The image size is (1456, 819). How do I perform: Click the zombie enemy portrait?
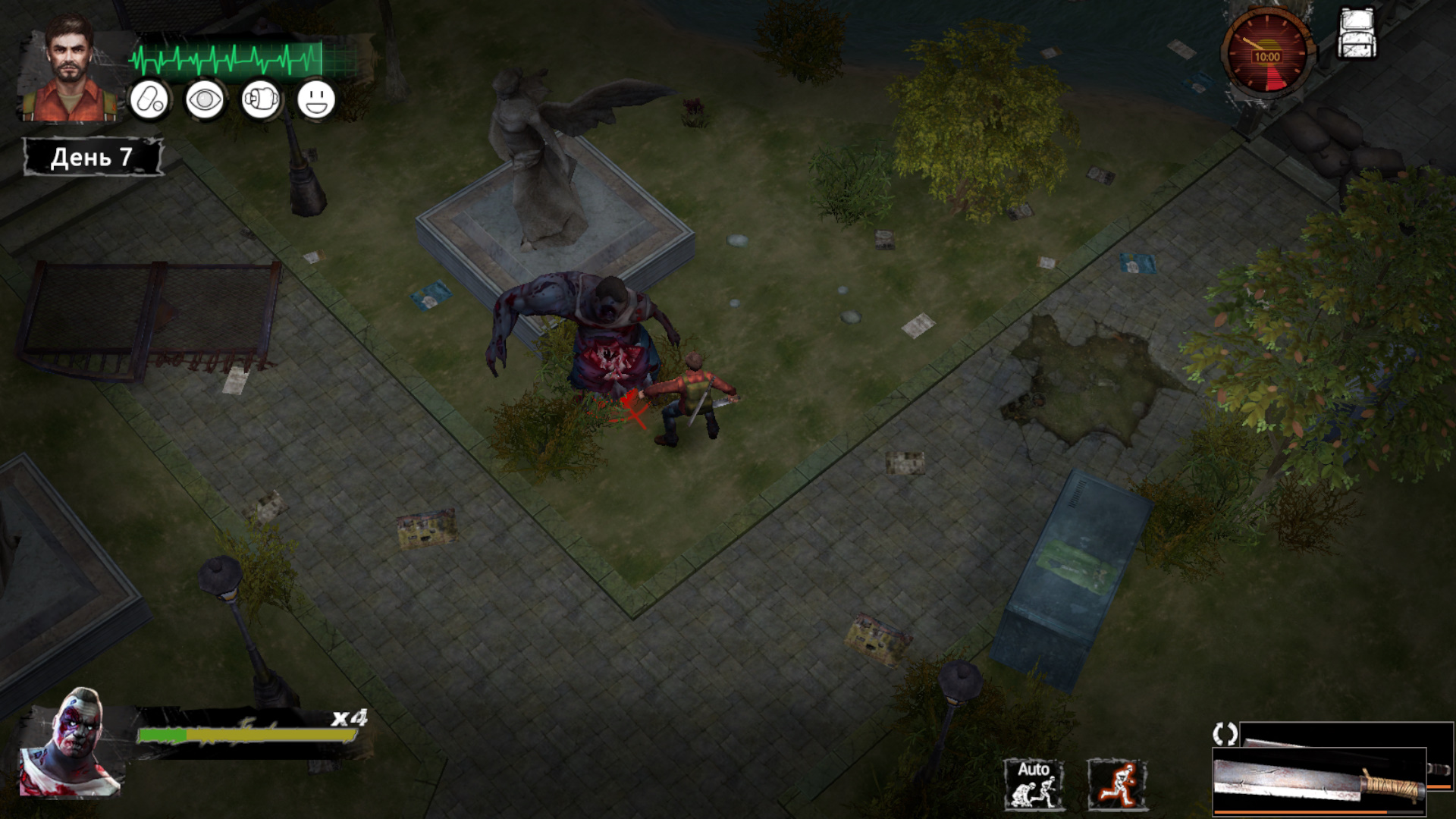coord(71,743)
